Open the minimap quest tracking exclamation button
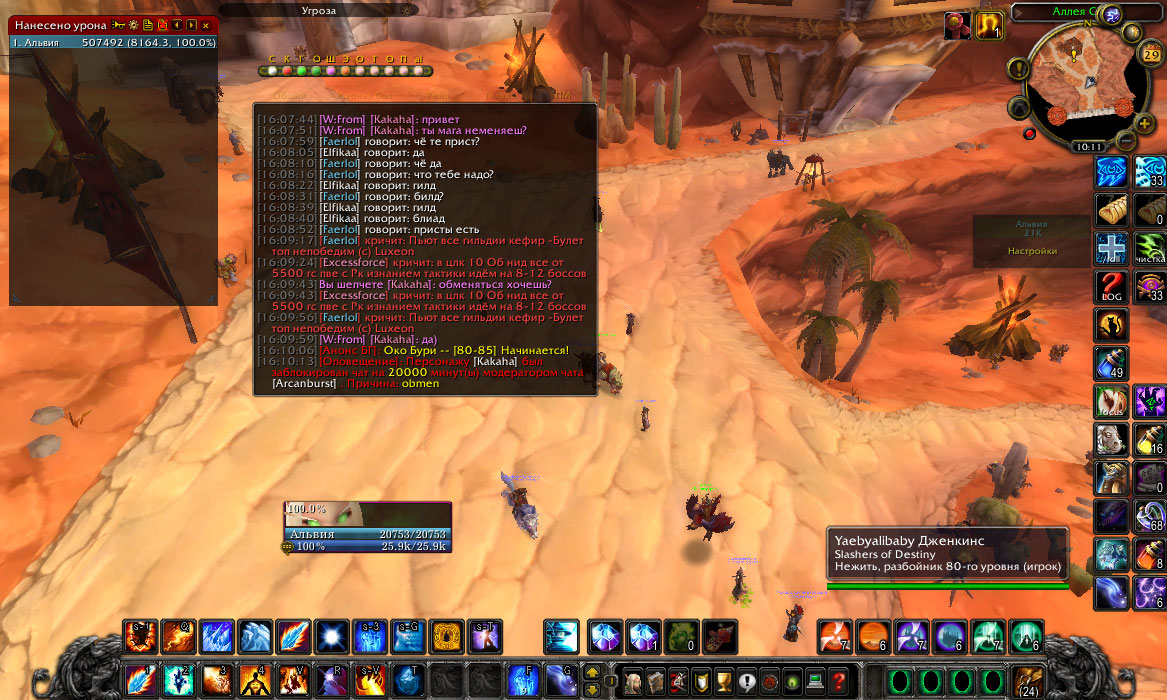The height and width of the screenshot is (700, 1167). [x=1019, y=69]
